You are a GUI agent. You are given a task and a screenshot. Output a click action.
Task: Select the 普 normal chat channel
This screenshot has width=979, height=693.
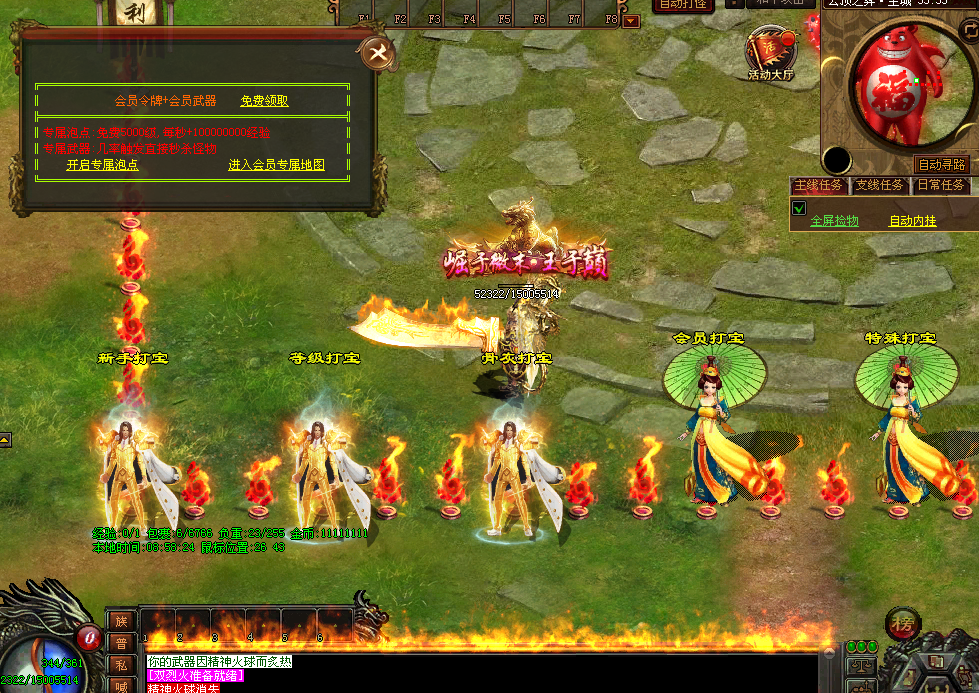120,642
